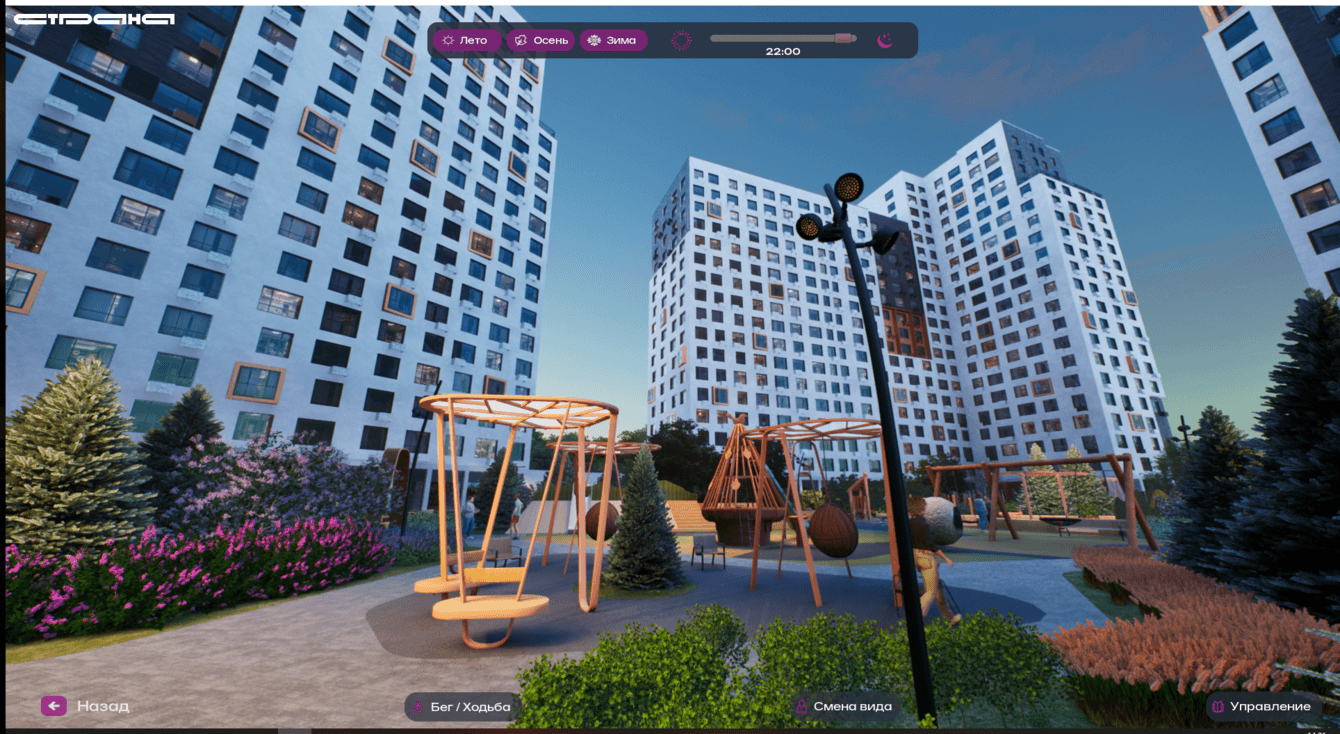This screenshot has height=734, width=1340.
Task: Choose the Зима season button
Action: (613, 41)
